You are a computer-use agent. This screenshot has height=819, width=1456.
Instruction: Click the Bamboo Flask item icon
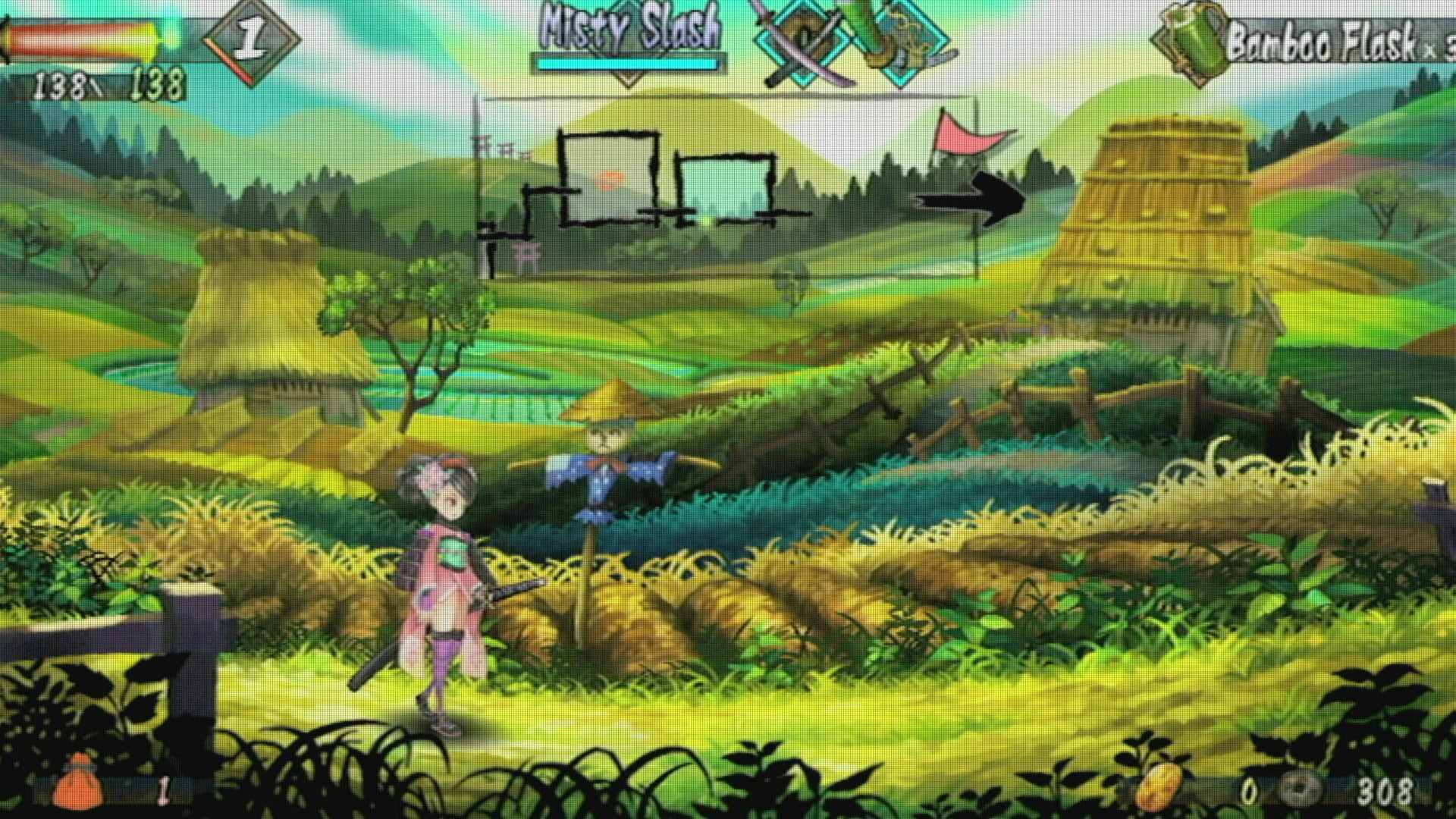point(1191,44)
